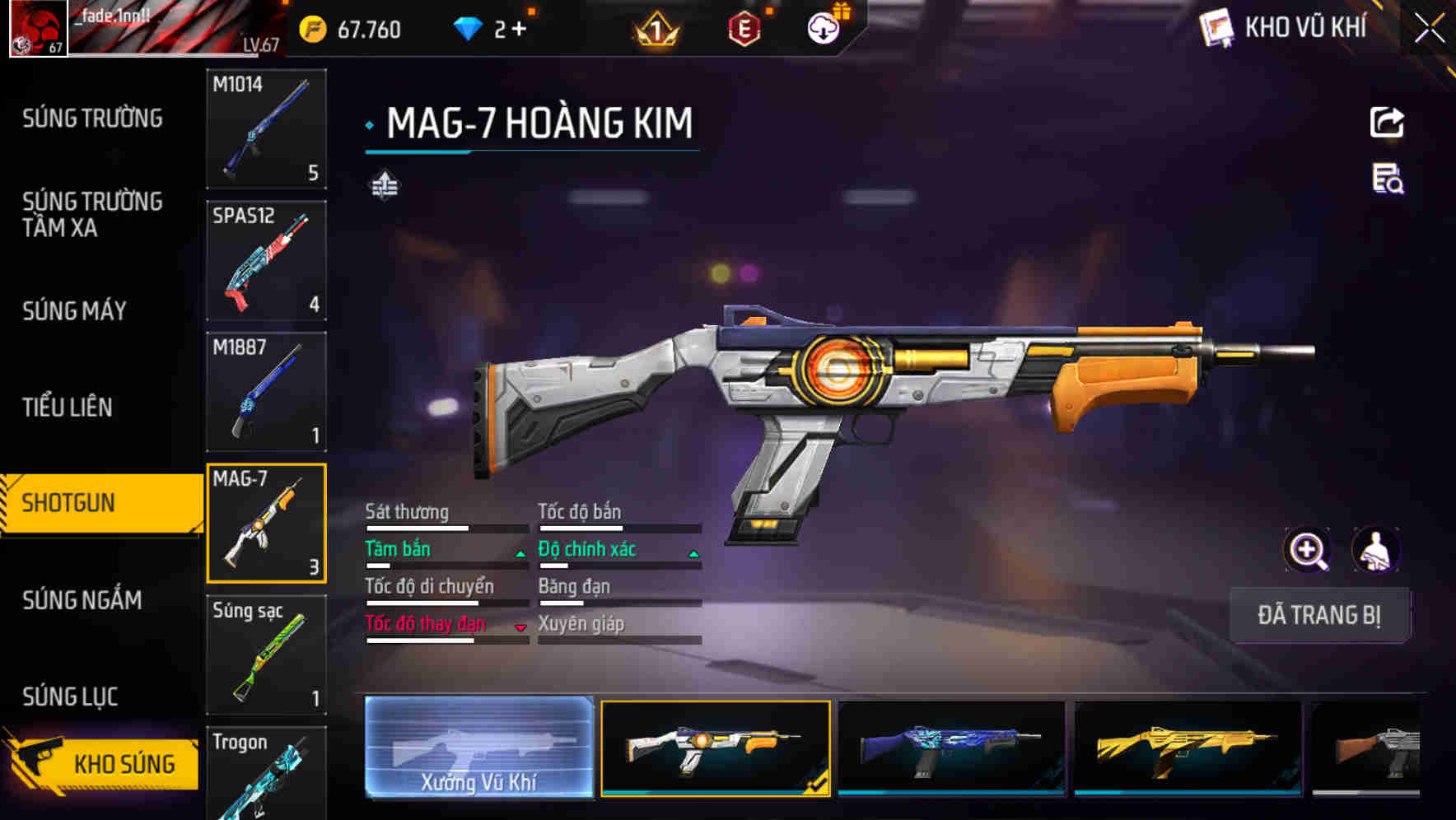Open the Xưởng Vũ Khí workshop
Viewport: 1456px width, 820px height.
(478, 748)
